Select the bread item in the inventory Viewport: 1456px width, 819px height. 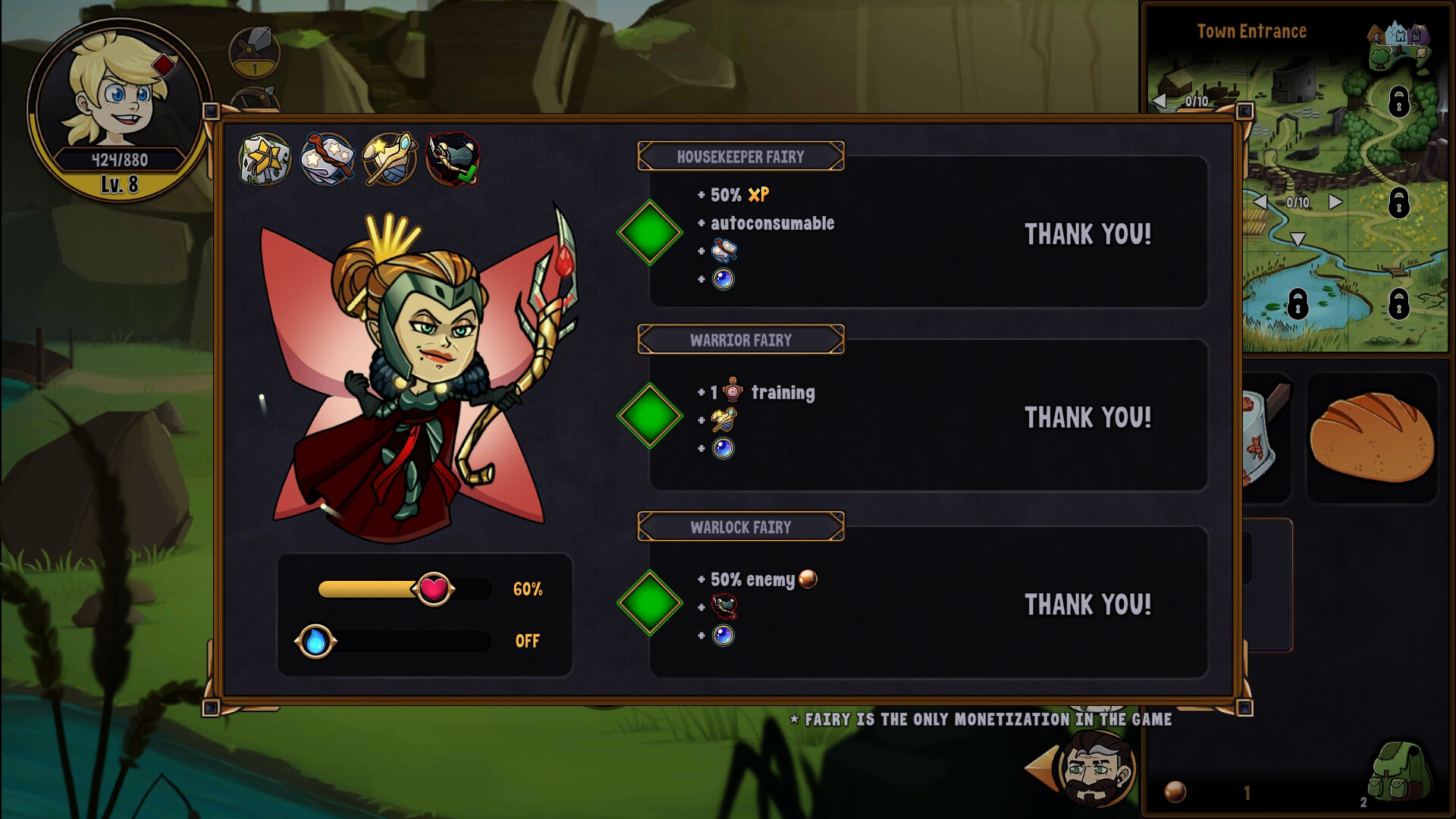pyautogui.click(x=1373, y=436)
